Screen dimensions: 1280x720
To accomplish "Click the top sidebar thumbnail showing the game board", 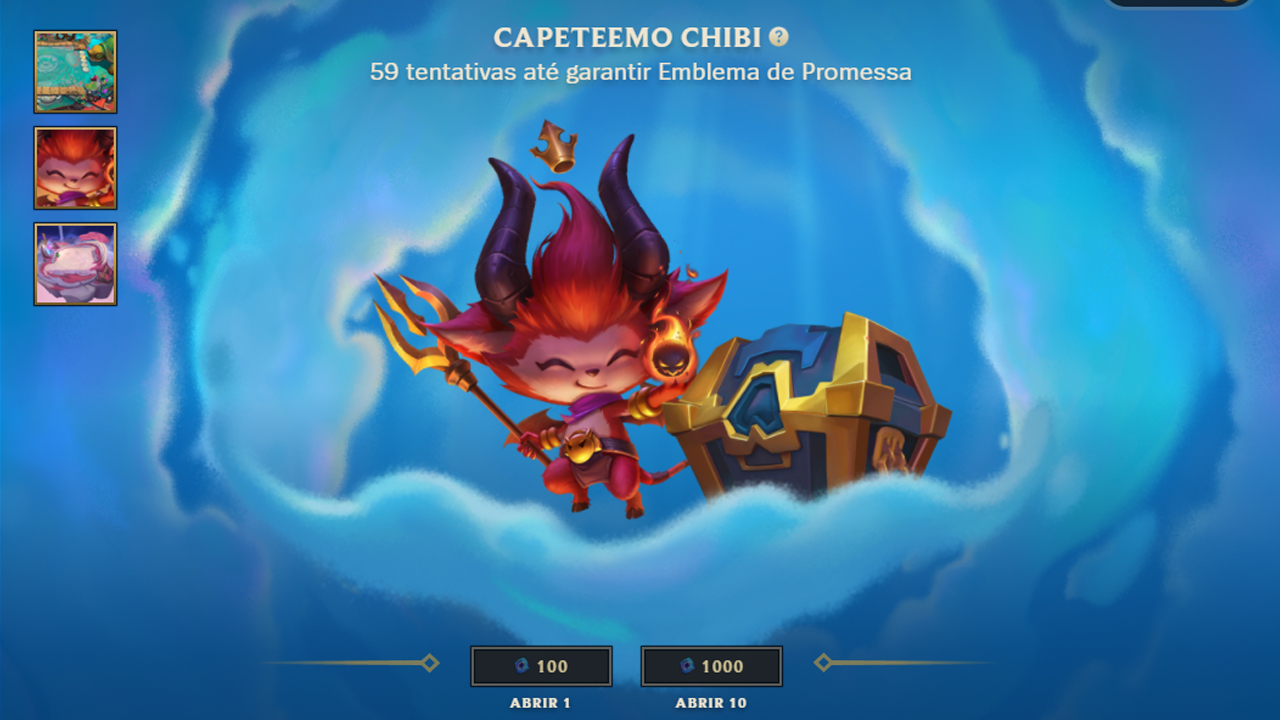I will pos(74,72).
